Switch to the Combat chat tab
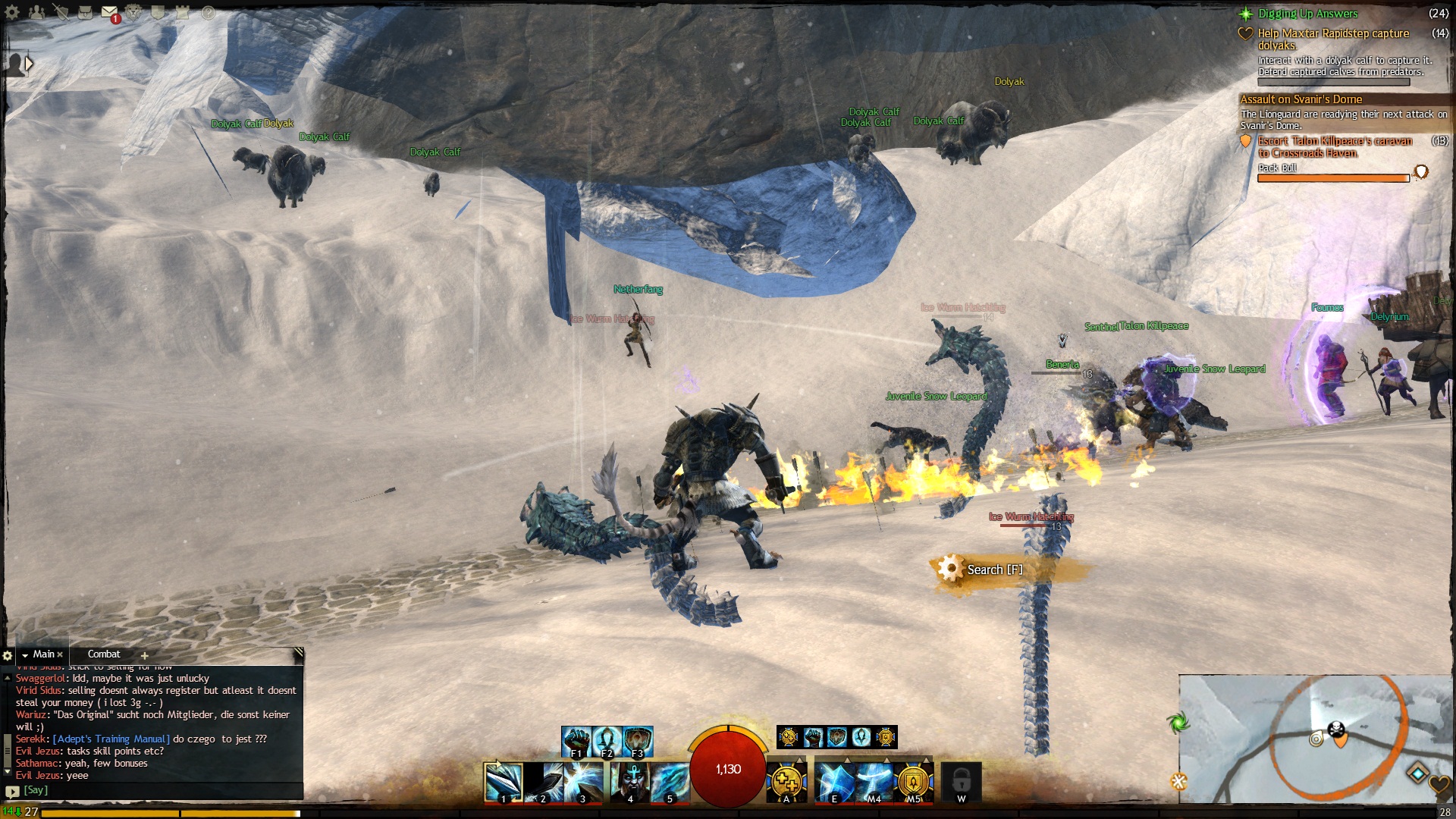The width and height of the screenshot is (1456, 819). pyautogui.click(x=104, y=654)
